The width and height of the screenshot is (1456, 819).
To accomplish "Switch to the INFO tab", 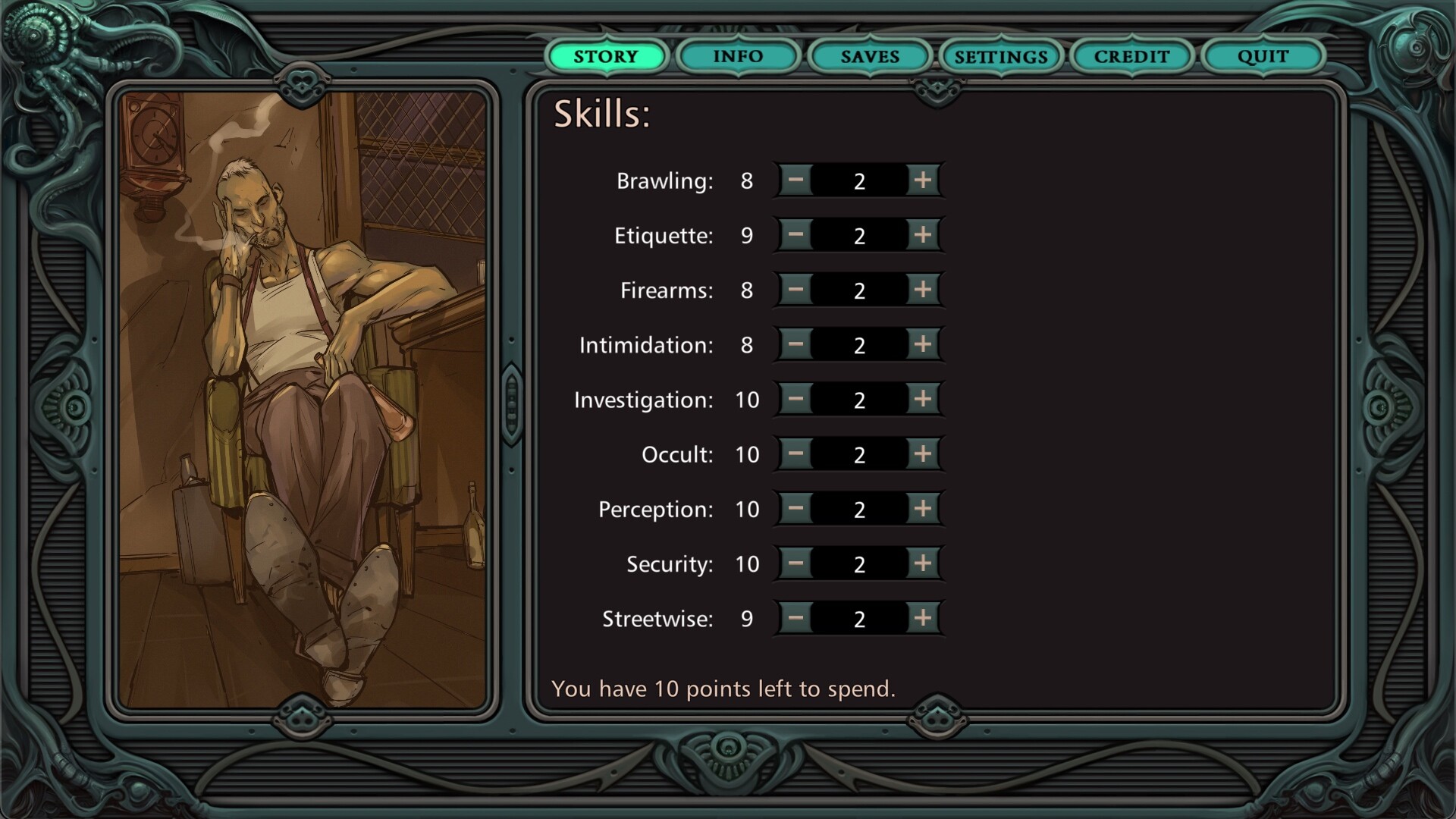I will [x=736, y=56].
